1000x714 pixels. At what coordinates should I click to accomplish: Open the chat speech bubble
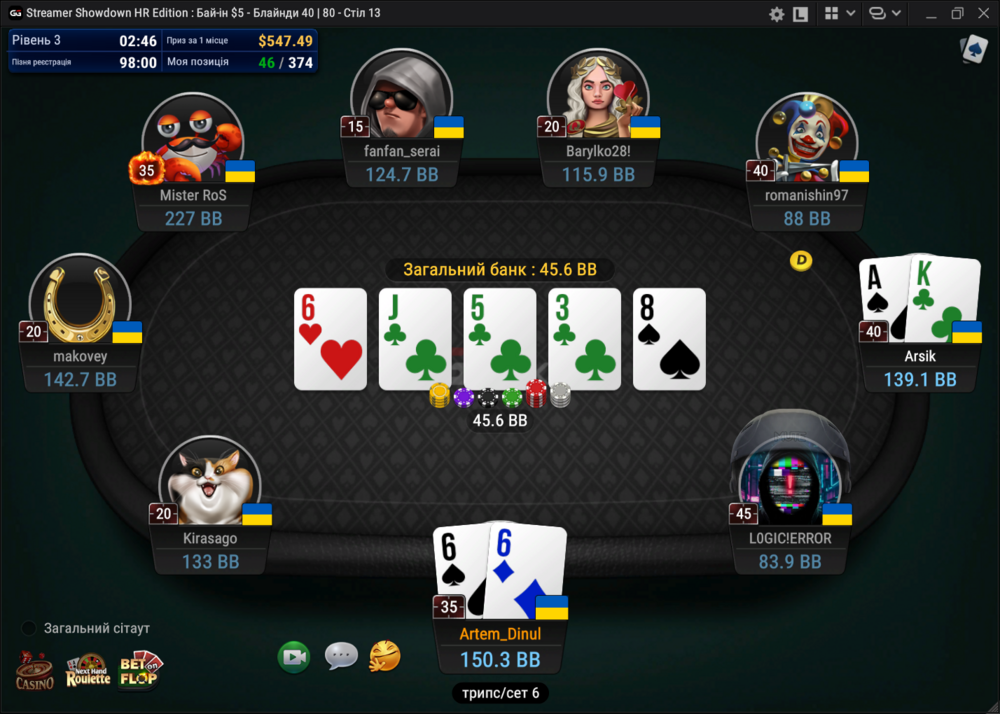click(341, 656)
